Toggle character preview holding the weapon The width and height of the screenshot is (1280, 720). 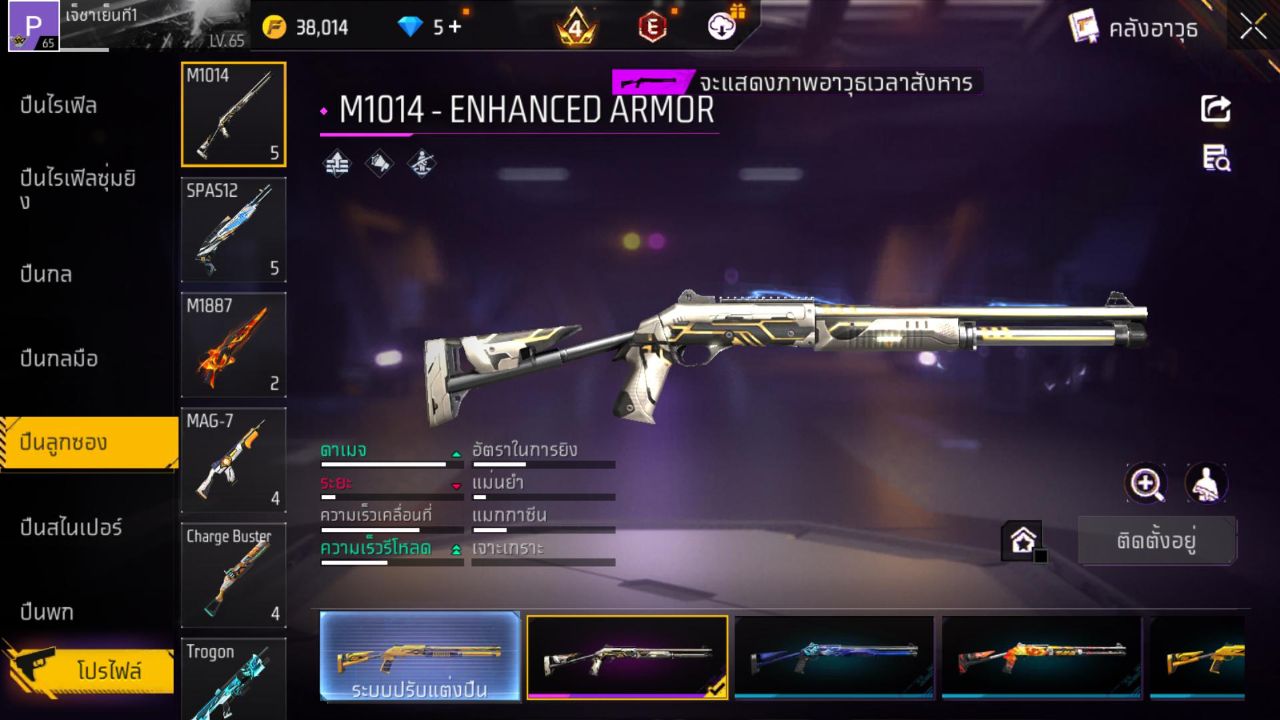tap(1204, 484)
